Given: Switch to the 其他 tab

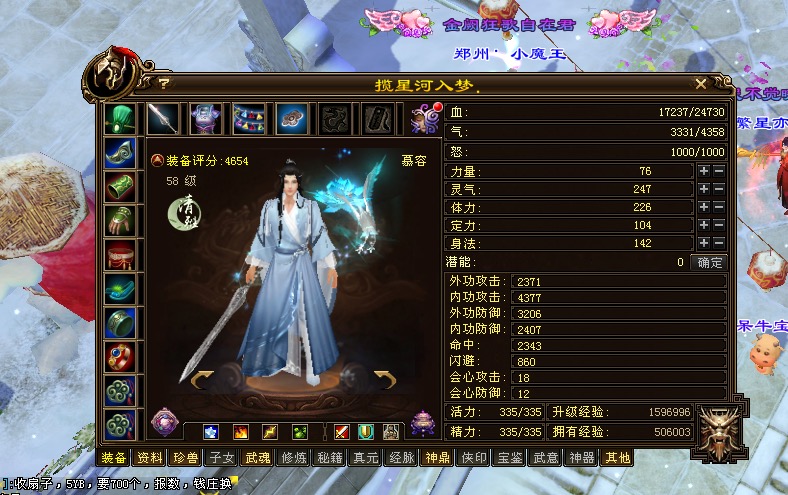Looking at the screenshot, I should pos(616,458).
